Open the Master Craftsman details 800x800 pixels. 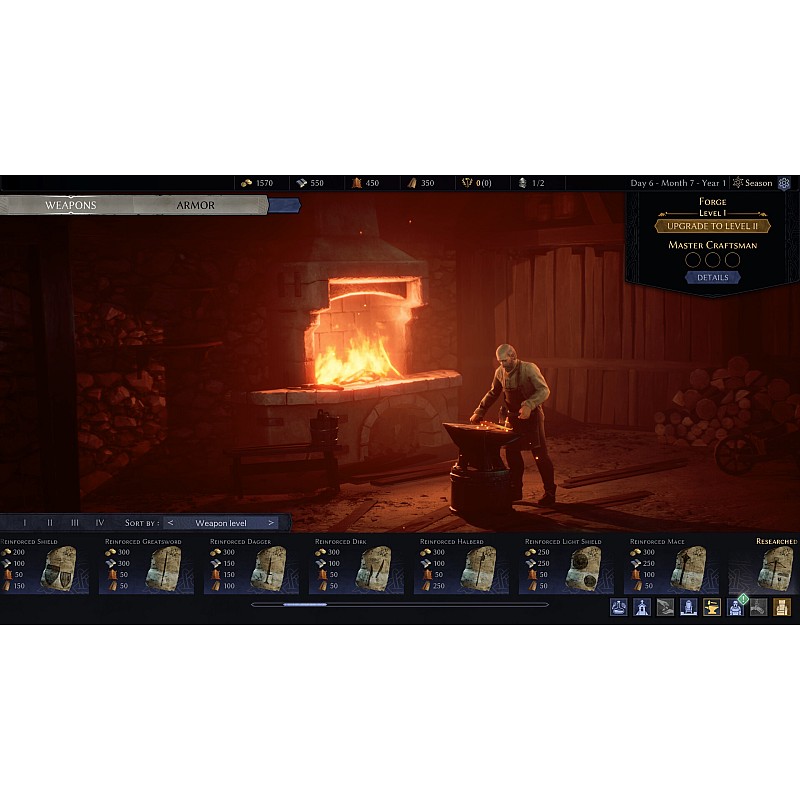712,277
